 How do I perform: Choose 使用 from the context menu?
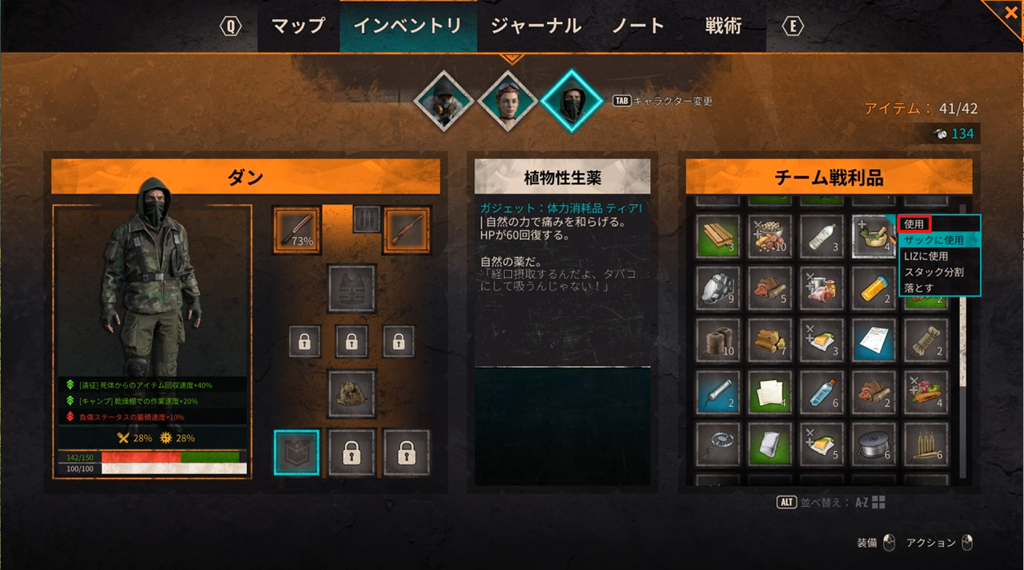pyautogui.click(x=914, y=224)
